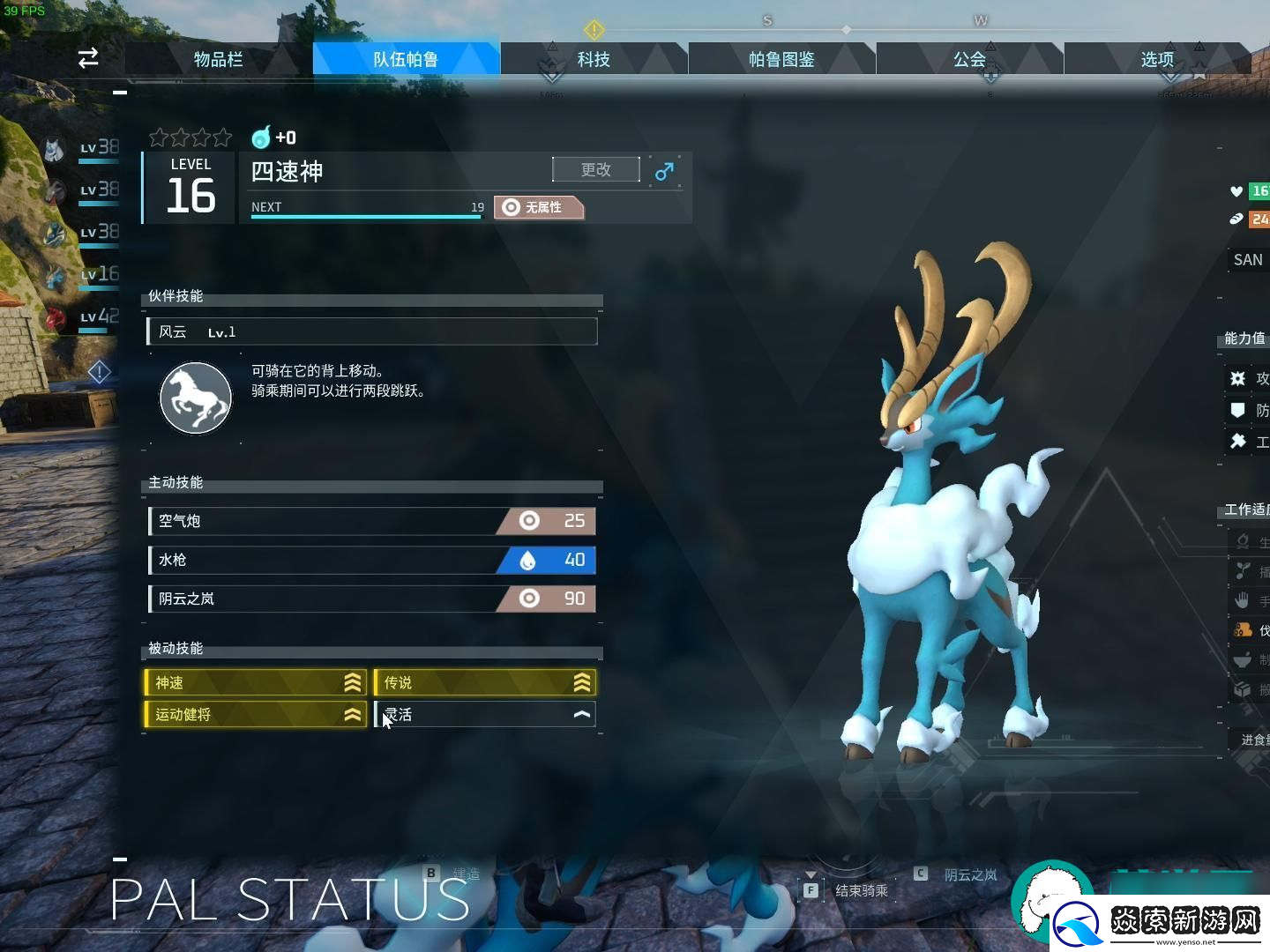Choose the 空气炮 active skill
The width and height of the screenshot is (1270, 952).
pyautogui.click(x=371, y=521)
